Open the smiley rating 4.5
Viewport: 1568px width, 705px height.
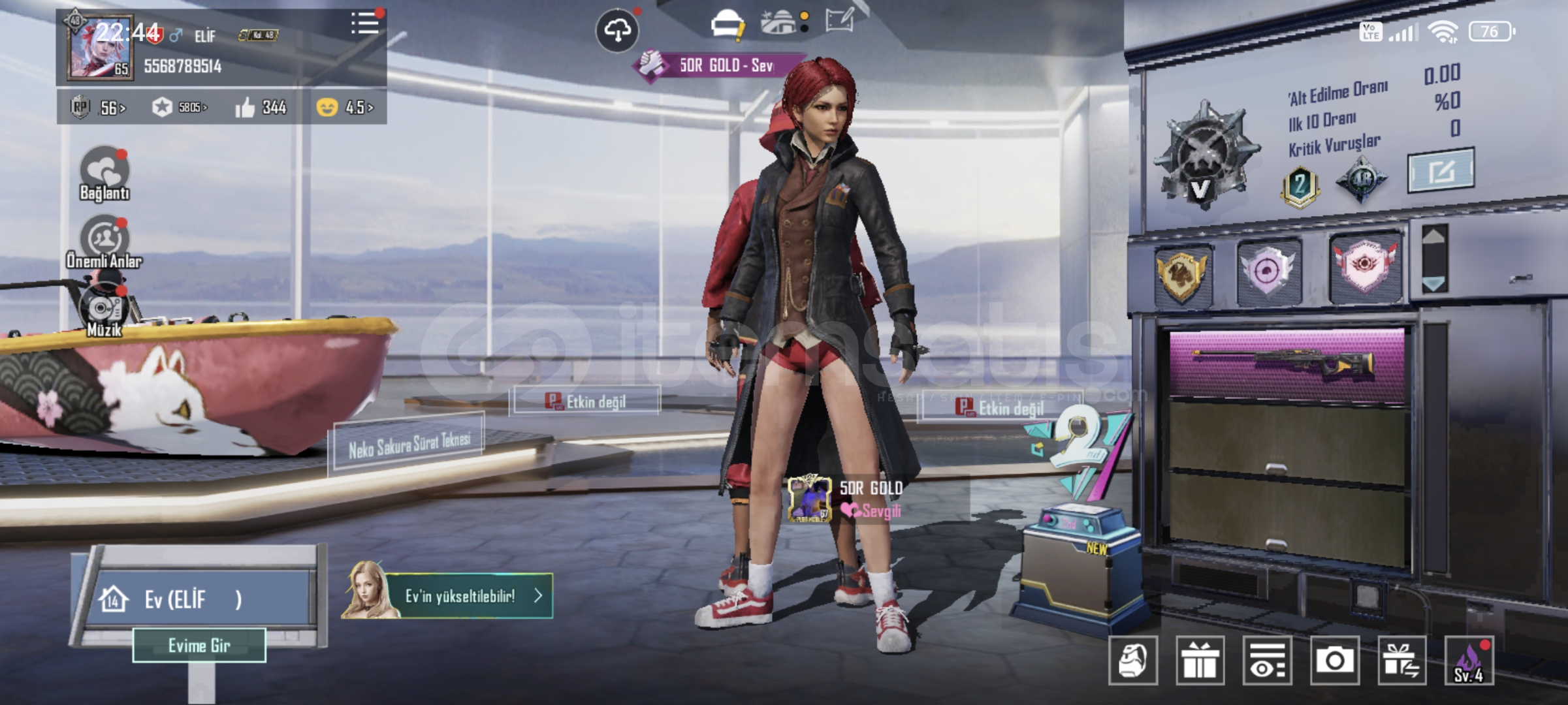click(345, 107)
